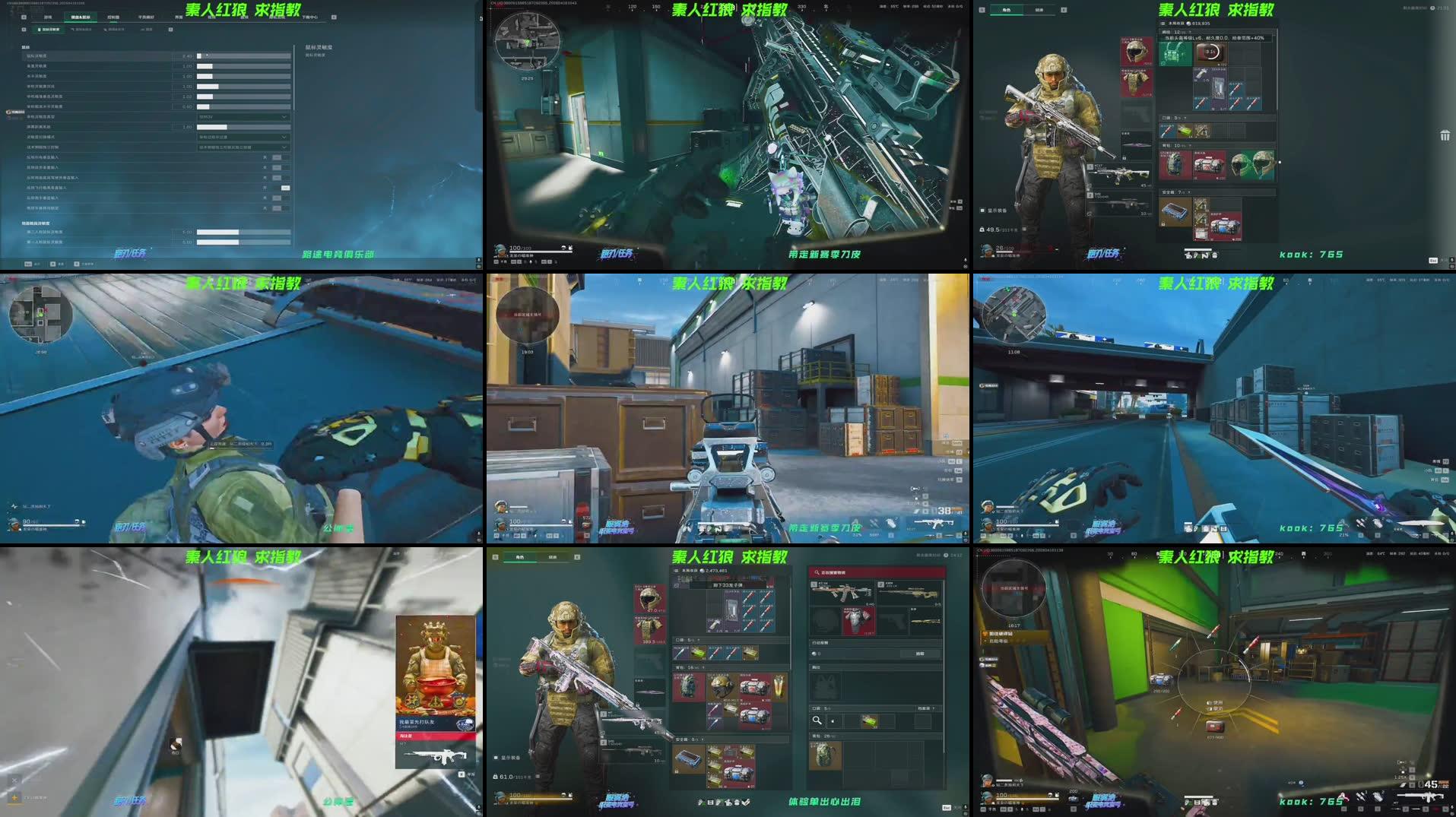Click the coin currency icon beside 619,935 earnings

coord(1188,23)
